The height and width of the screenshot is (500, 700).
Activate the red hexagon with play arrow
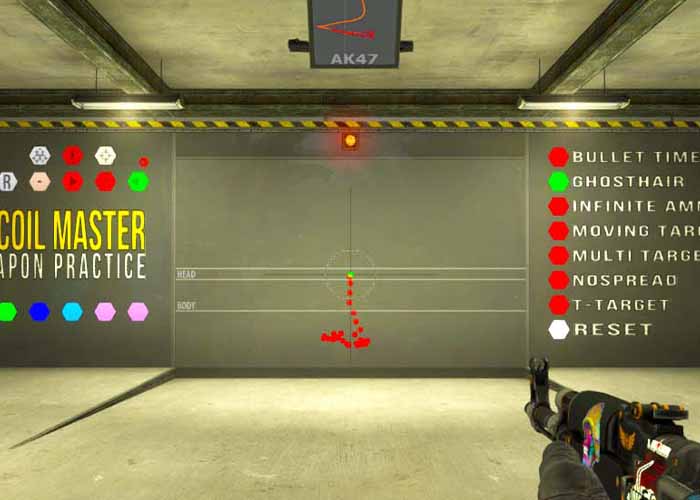[72, 181]
